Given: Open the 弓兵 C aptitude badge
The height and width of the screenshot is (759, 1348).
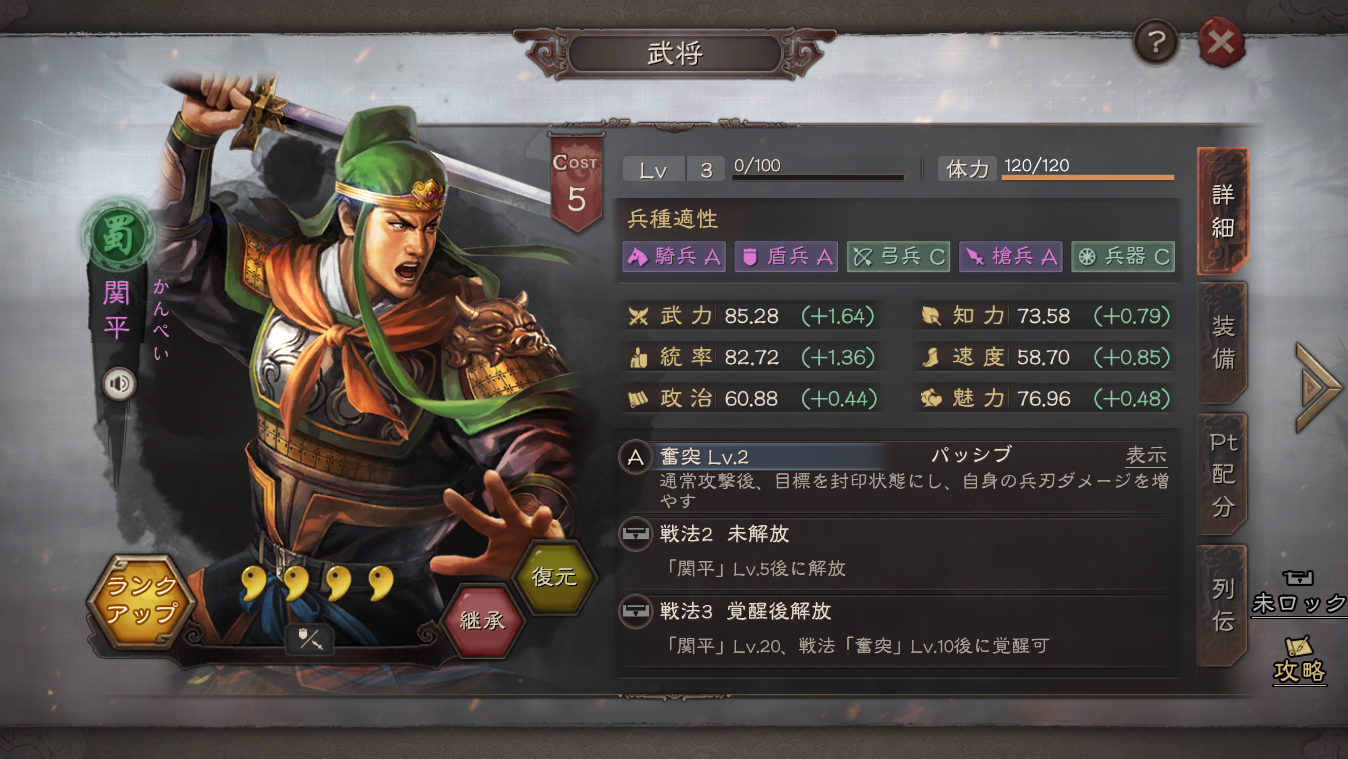Looking at the screenshot, I should point(899,256).
